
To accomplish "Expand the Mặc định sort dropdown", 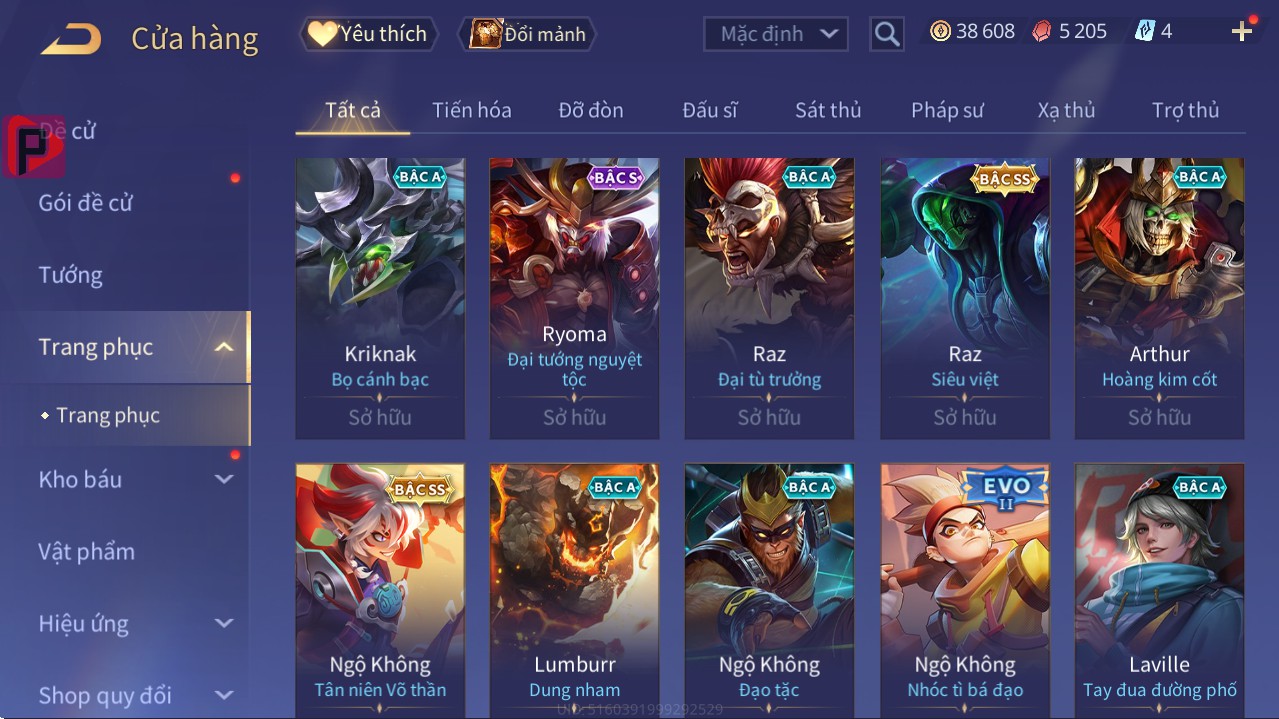I will click(775, 34).
